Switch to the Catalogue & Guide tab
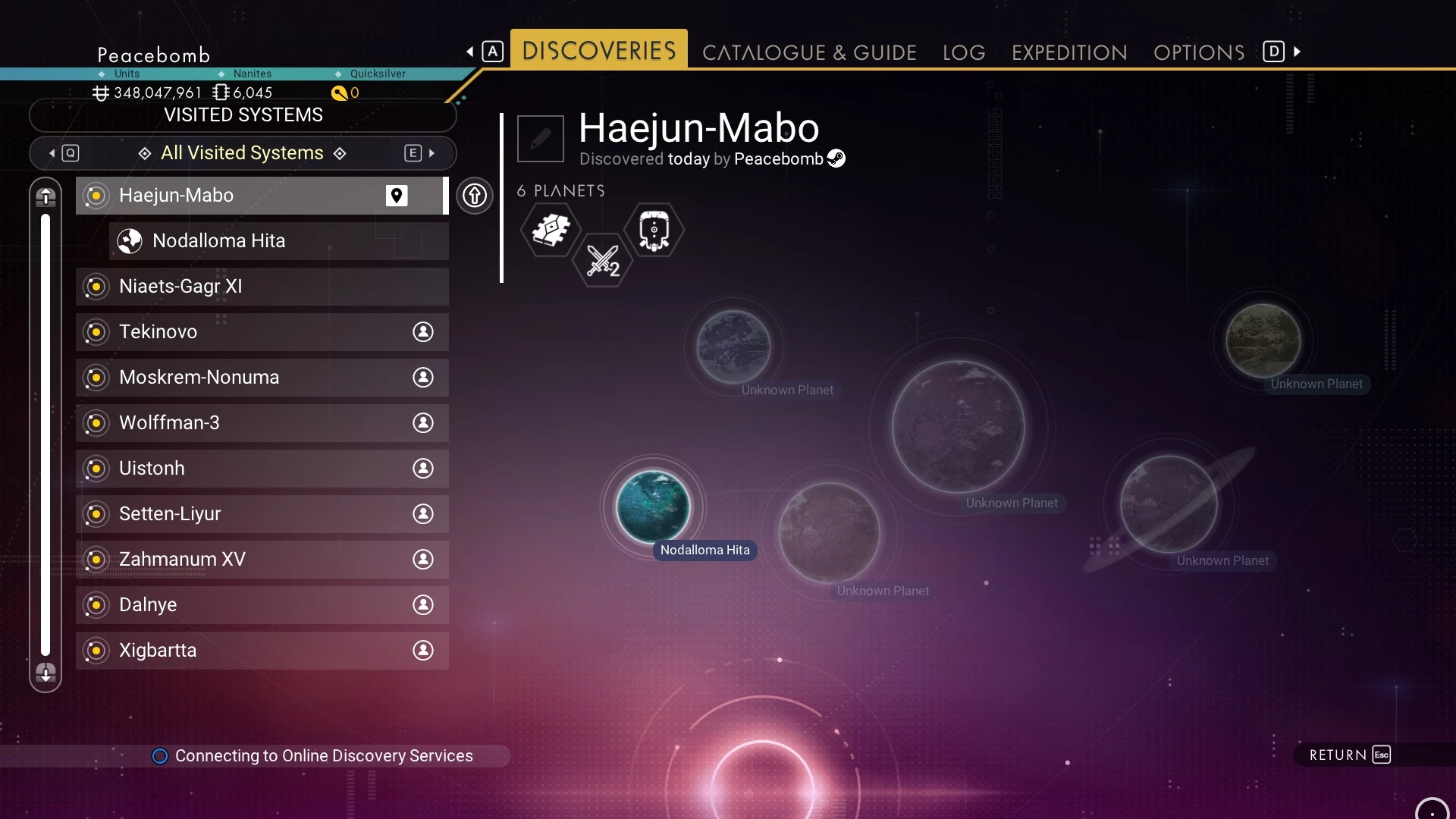 [809, 52]
